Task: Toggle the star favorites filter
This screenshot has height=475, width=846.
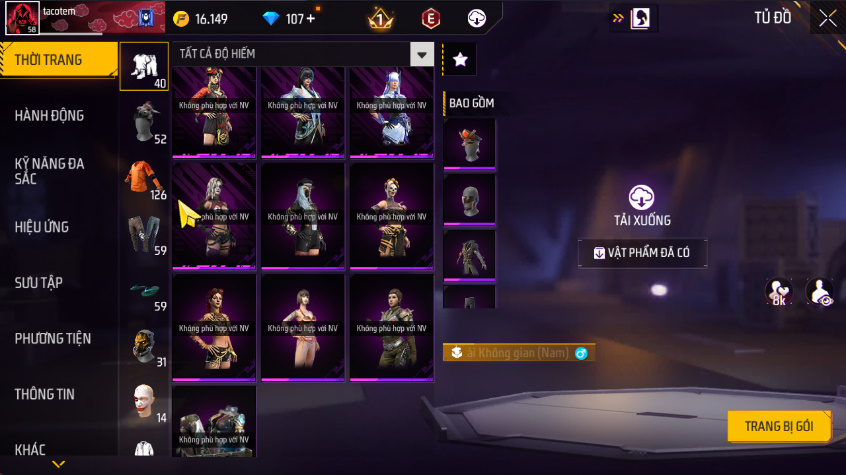Action: point(460,60)
